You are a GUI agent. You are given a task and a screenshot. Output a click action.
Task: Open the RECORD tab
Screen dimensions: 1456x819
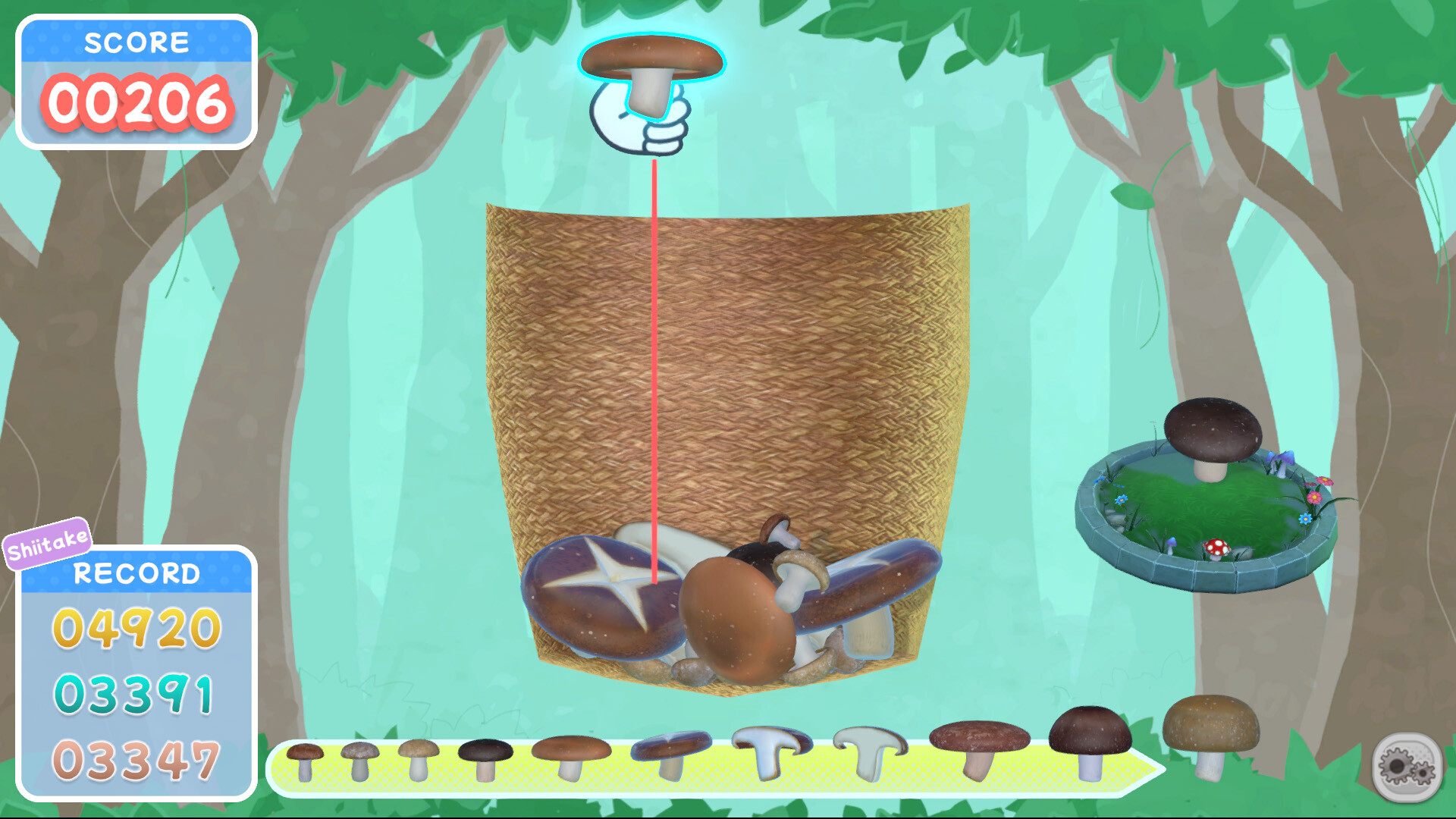point(136,575)
